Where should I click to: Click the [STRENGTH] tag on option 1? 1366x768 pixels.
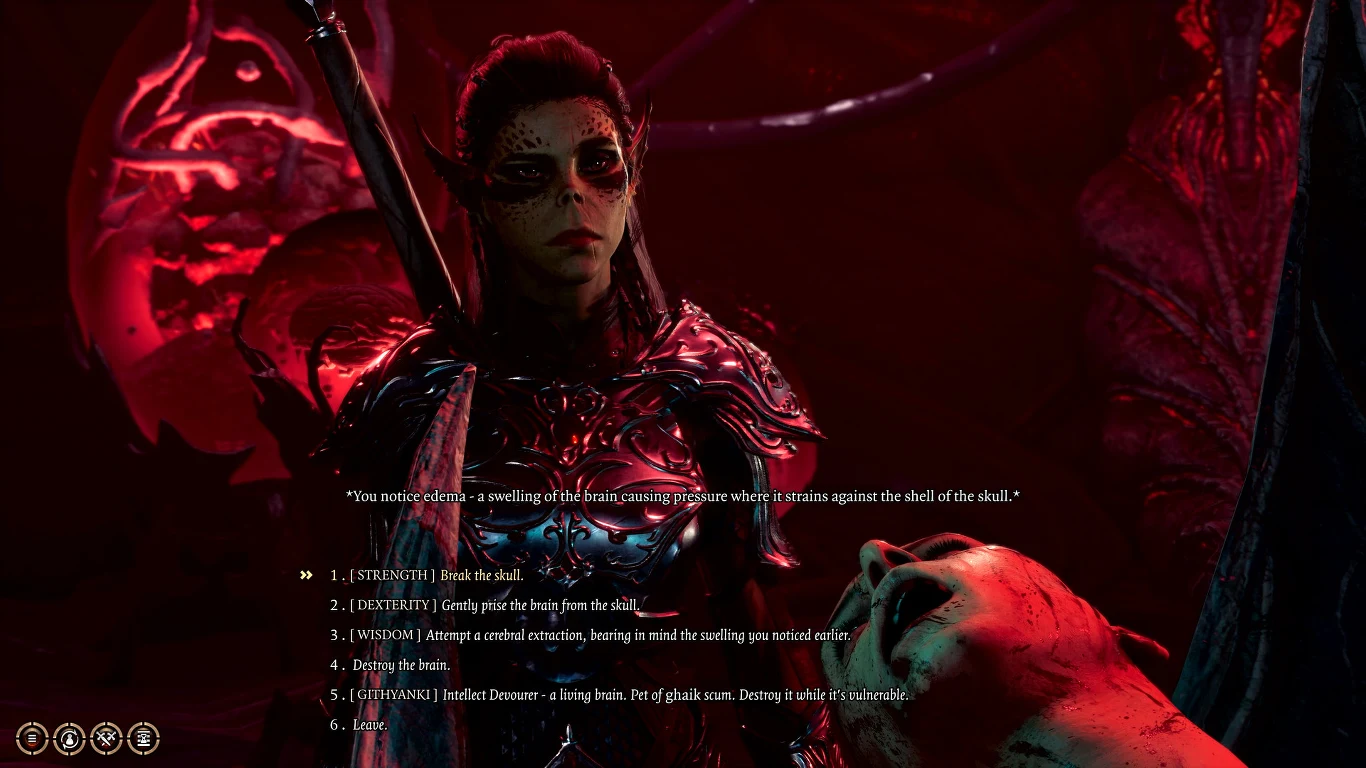pos(390,575)
